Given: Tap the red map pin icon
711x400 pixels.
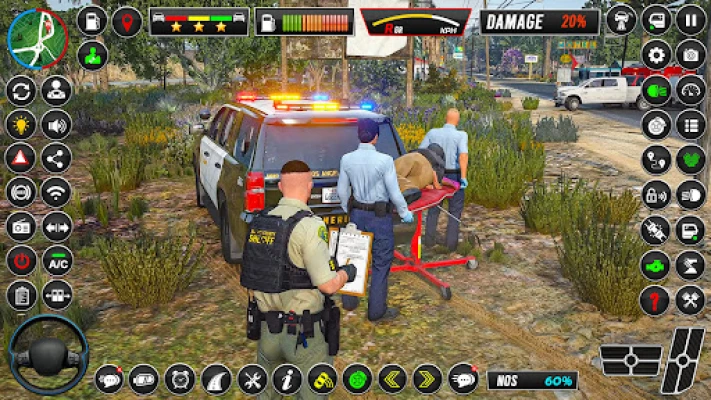Looking at the screenshot, I should (x=126, y=21).
